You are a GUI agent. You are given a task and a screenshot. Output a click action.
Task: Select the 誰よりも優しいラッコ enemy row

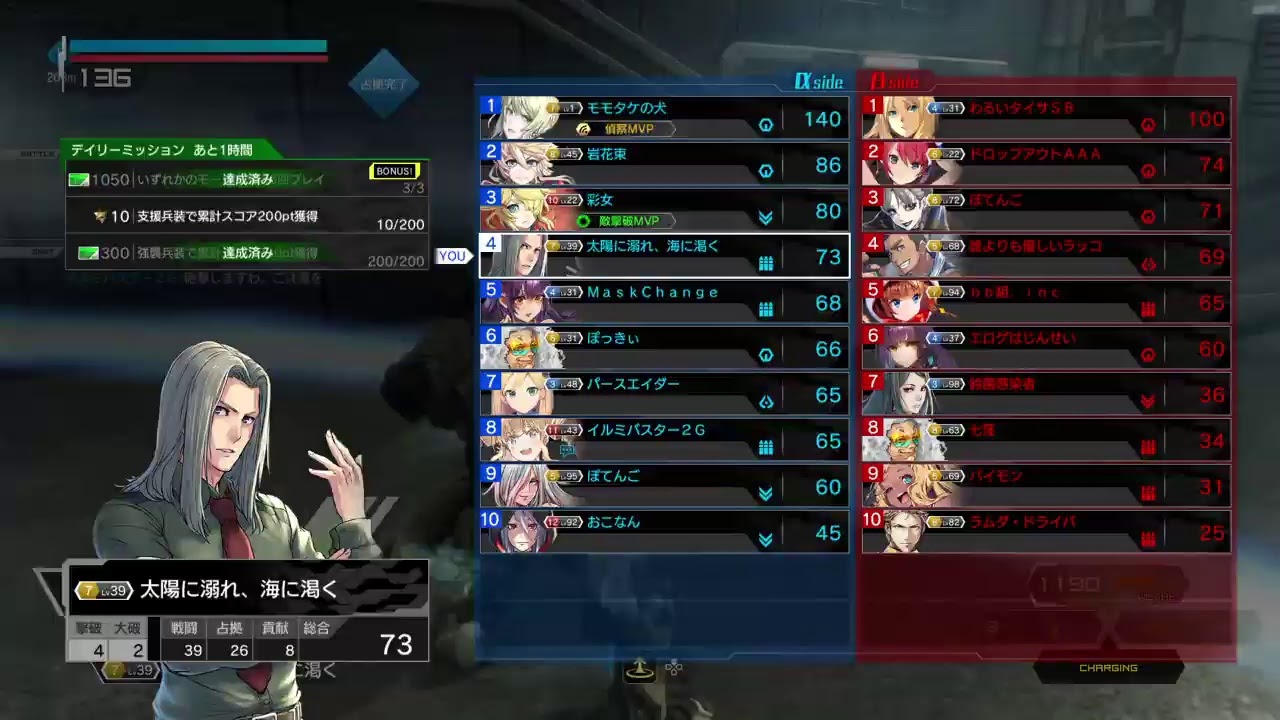click(1046, 256)
